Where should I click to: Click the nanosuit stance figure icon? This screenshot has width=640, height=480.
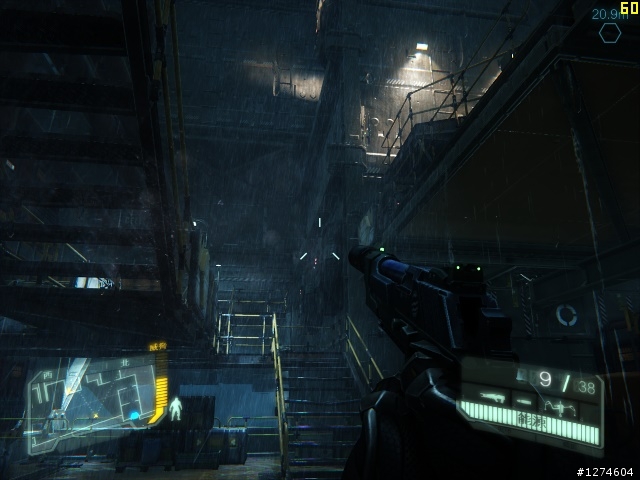(176, 408)
